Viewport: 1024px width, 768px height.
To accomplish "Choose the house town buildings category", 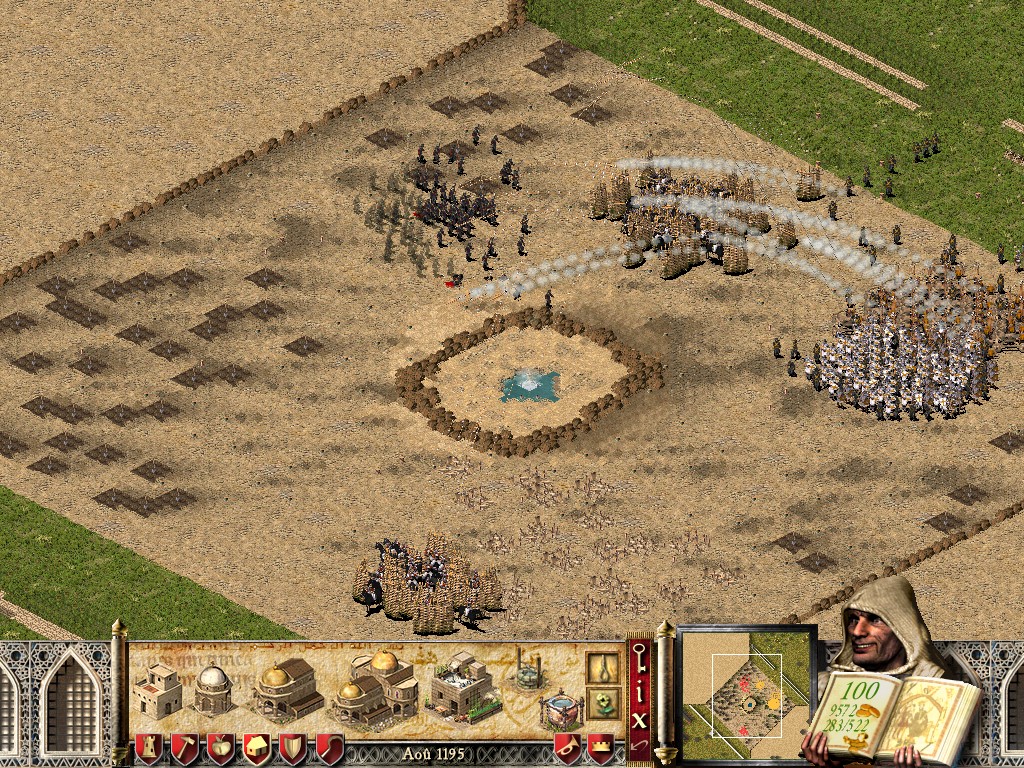I will point(257,747).
